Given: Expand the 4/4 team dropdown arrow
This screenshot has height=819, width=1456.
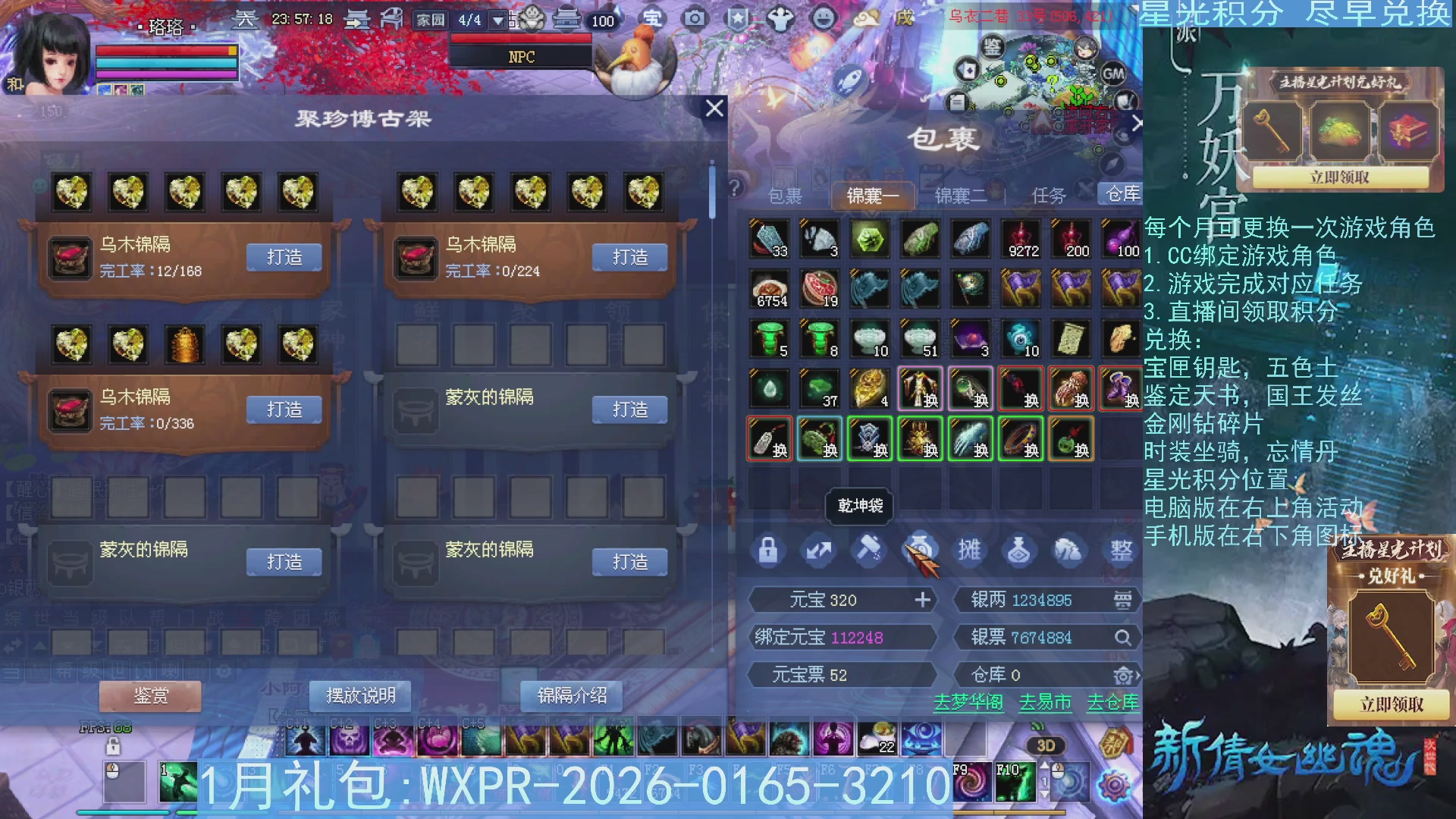Looking at the screenshot, I should coord(498,20).
